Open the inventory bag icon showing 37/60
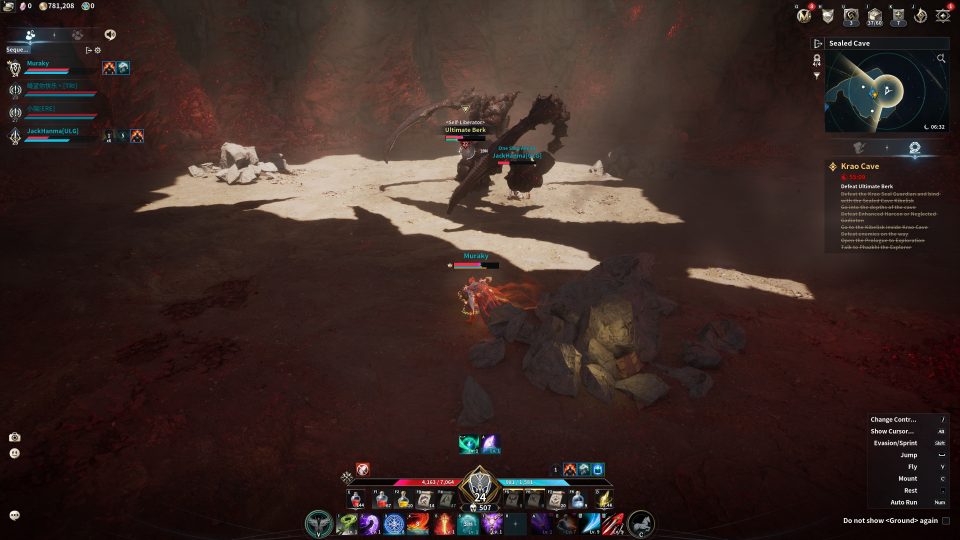 point(874,15)
